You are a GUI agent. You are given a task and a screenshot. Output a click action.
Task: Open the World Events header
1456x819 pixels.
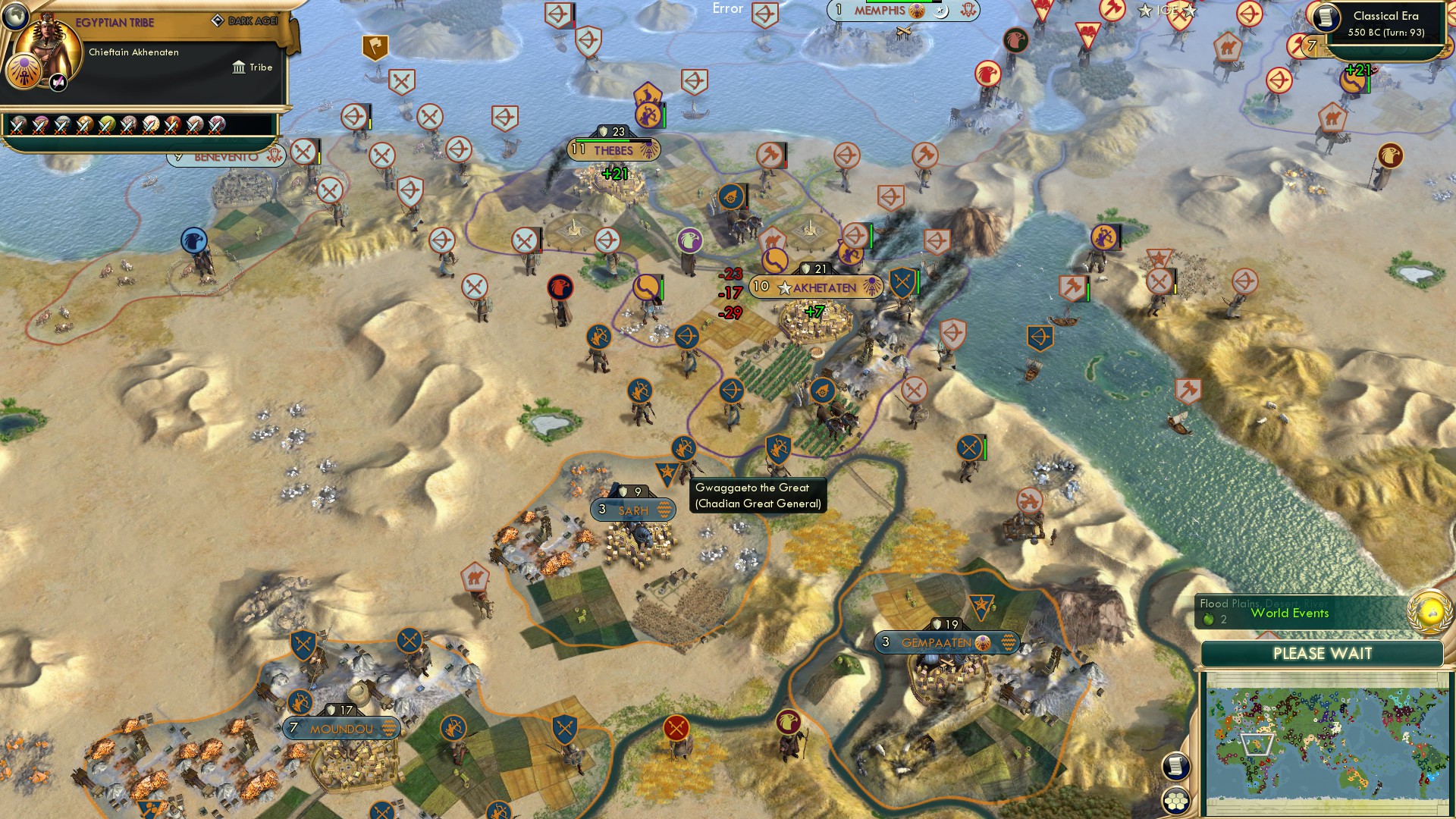click(1291, 613)
